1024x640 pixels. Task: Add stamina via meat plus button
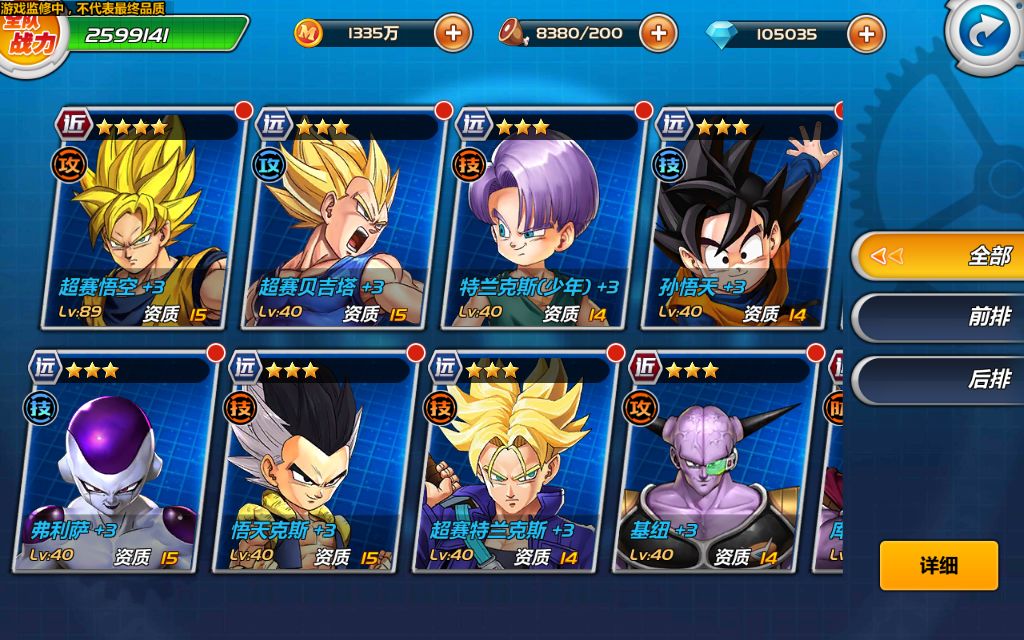tap(657, 33)
